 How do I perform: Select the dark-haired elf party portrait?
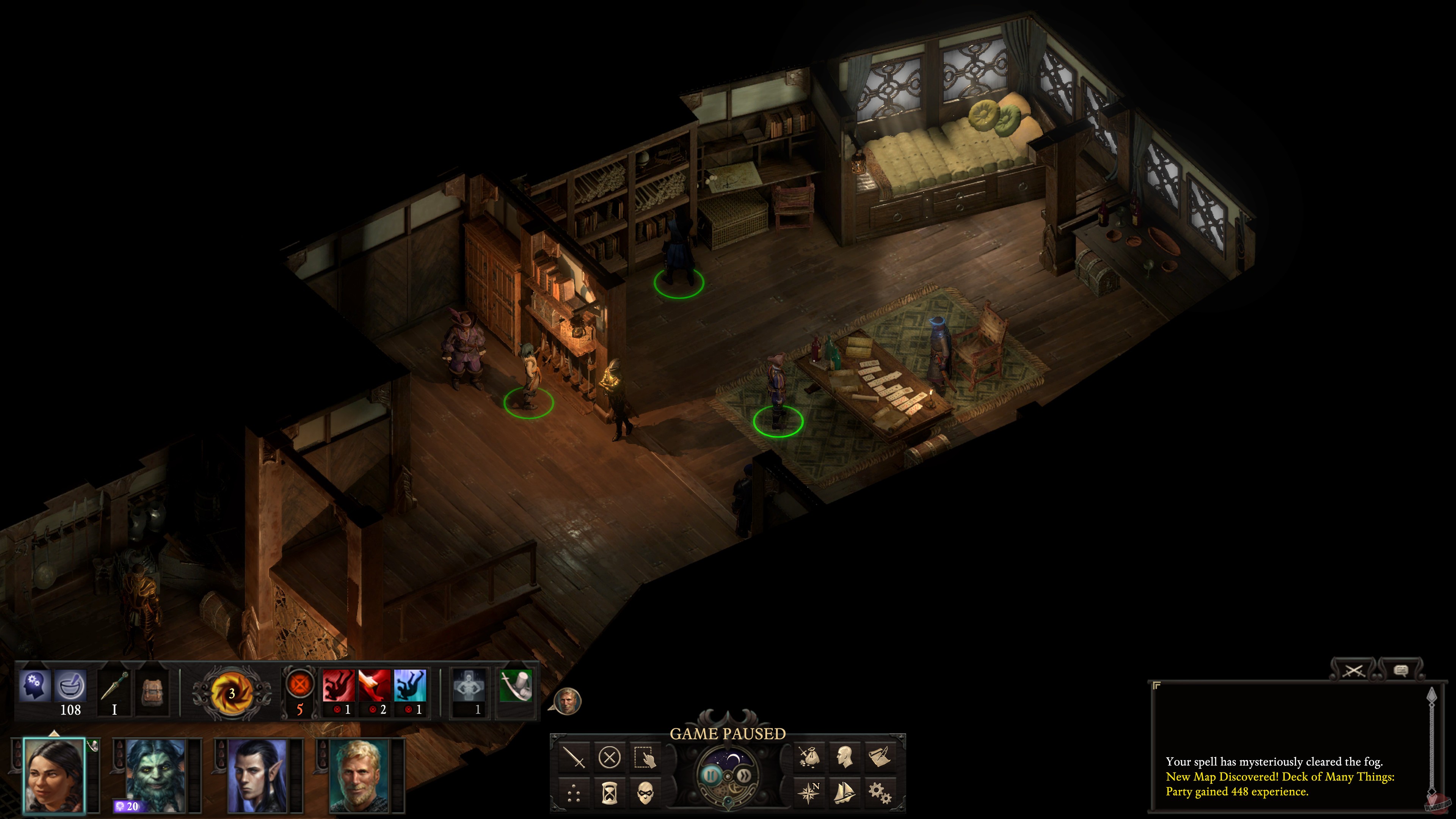pos(257,775)
